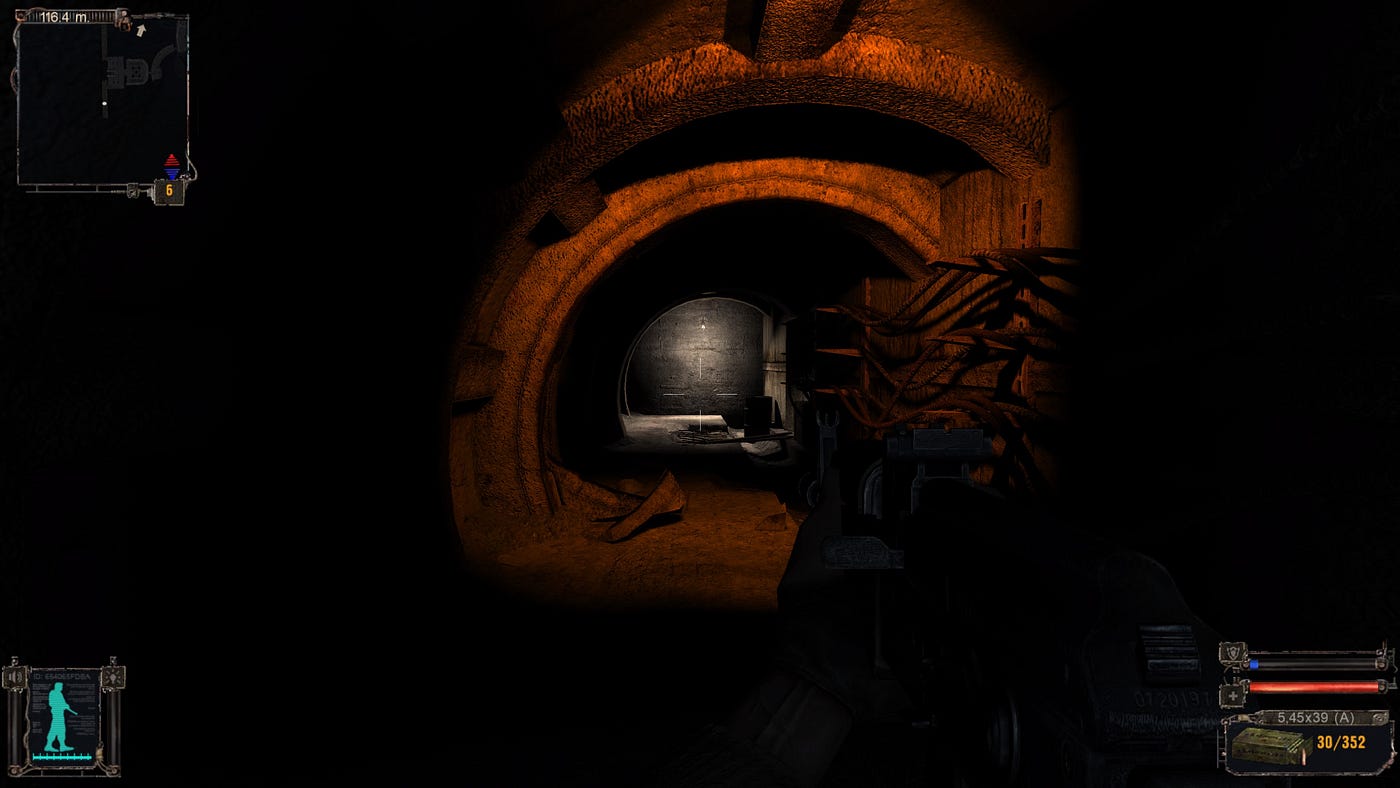Image resolution: width=1400 pixels, height=788 pixels.
Task: Select the player silhouette in the status panel
Action: pyautogui.click(x=58, y=717)
